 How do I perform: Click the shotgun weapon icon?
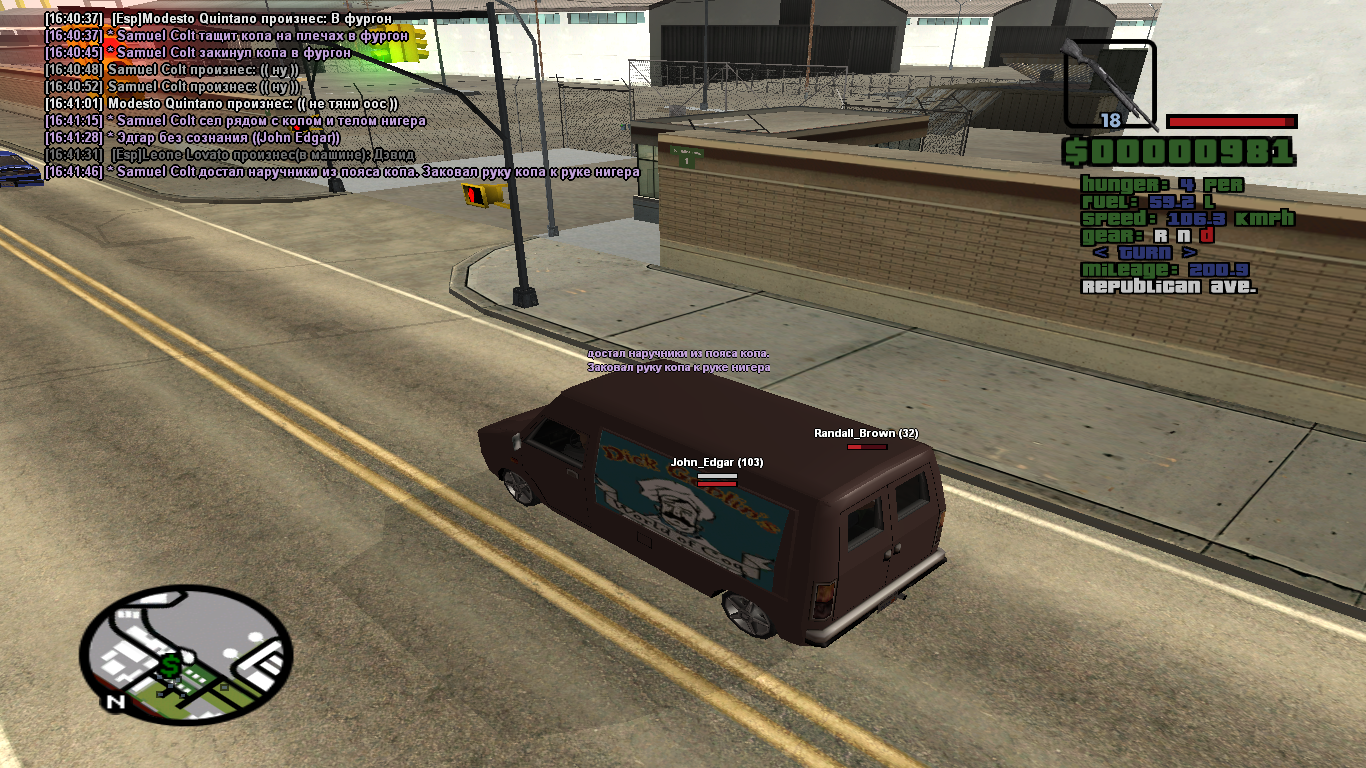[1110, 84]
